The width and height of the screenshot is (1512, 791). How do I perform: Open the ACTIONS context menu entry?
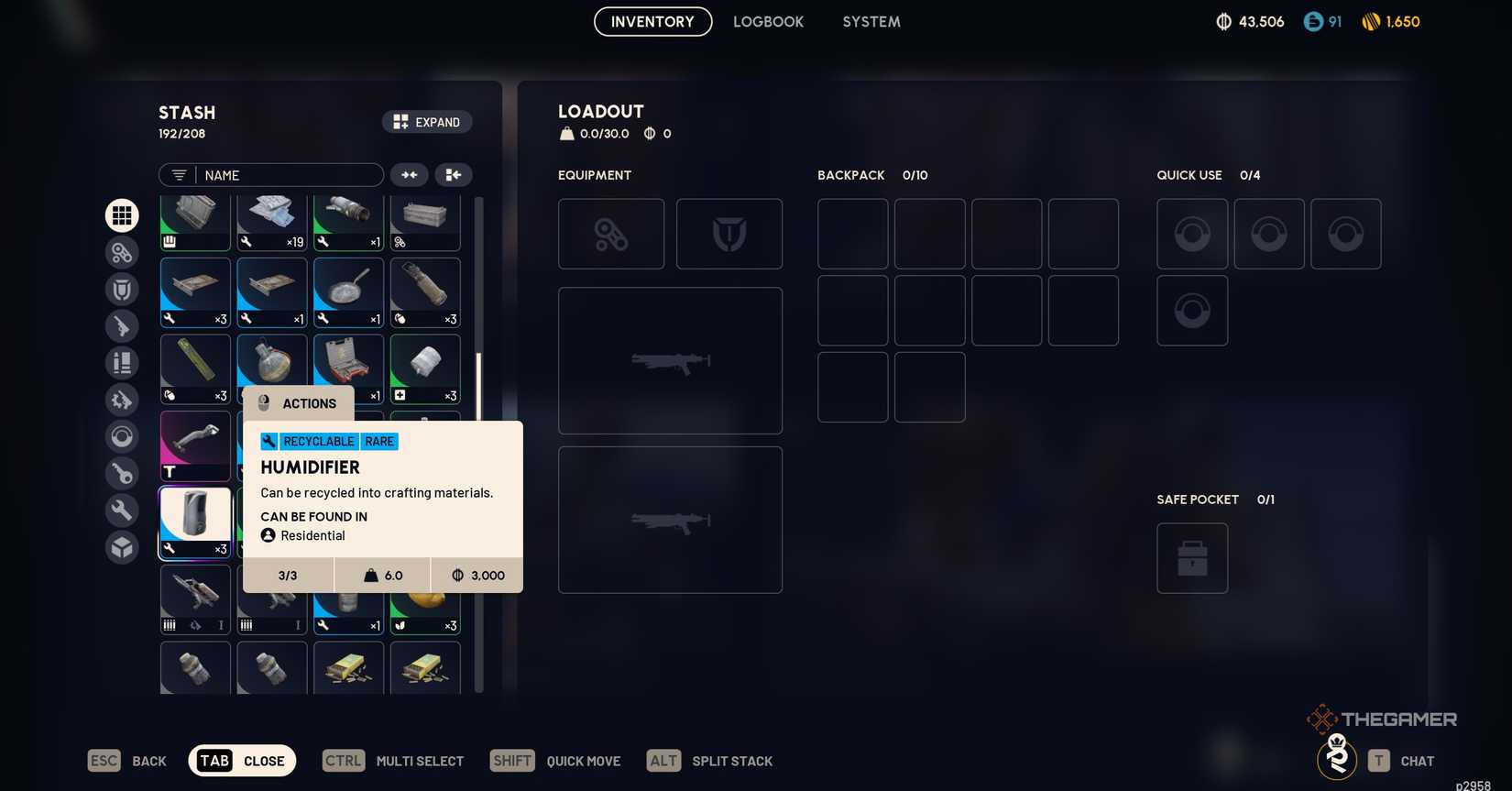pyautogui.click(x=309, y=403)
